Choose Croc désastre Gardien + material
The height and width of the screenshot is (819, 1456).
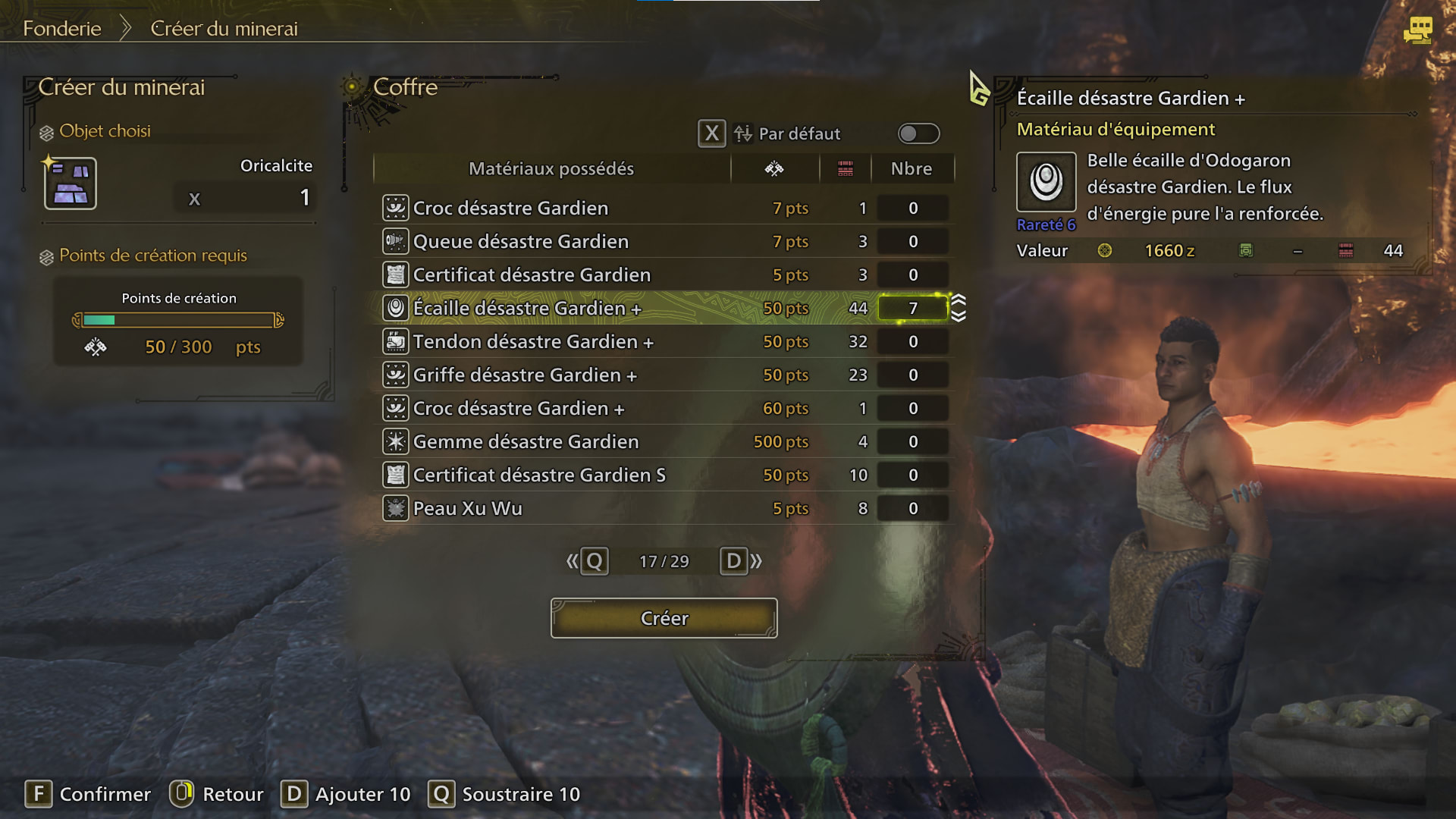tap(518, 409)
